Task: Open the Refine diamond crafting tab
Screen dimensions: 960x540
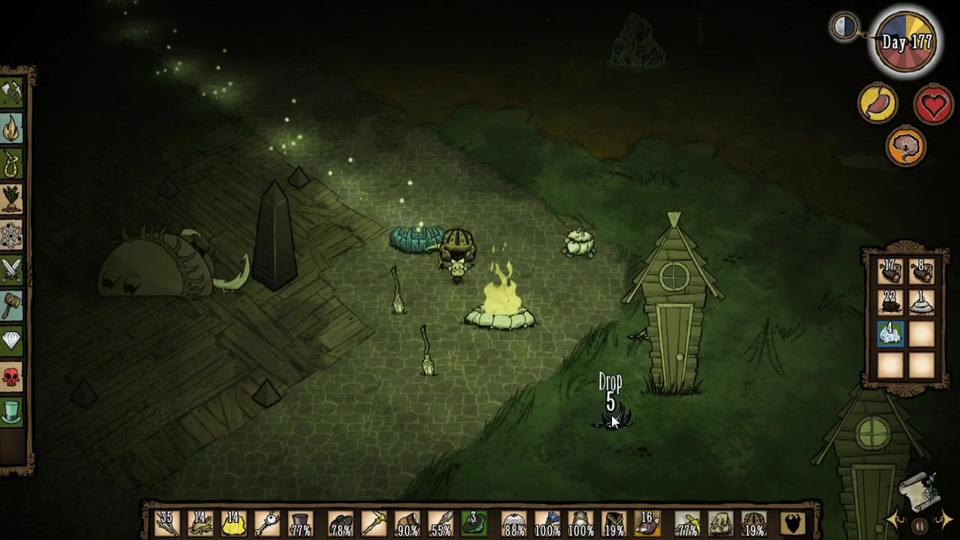Action: tap(12, 340)
